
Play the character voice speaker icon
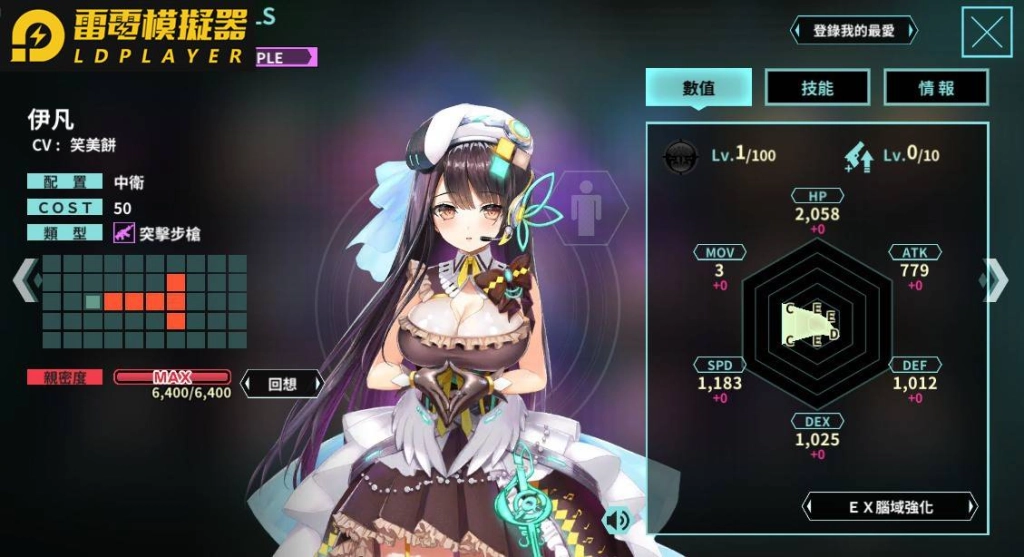click(x=618, y=519)
